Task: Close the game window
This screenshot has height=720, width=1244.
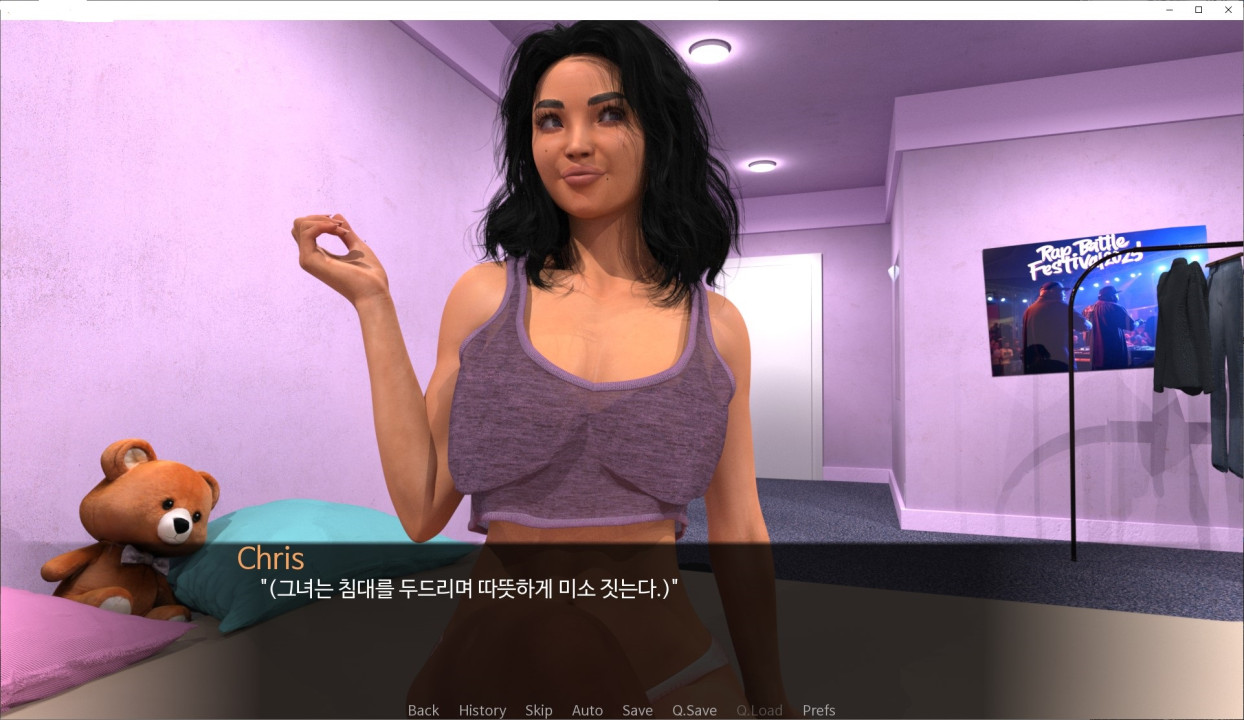Action: point(1227,9)
